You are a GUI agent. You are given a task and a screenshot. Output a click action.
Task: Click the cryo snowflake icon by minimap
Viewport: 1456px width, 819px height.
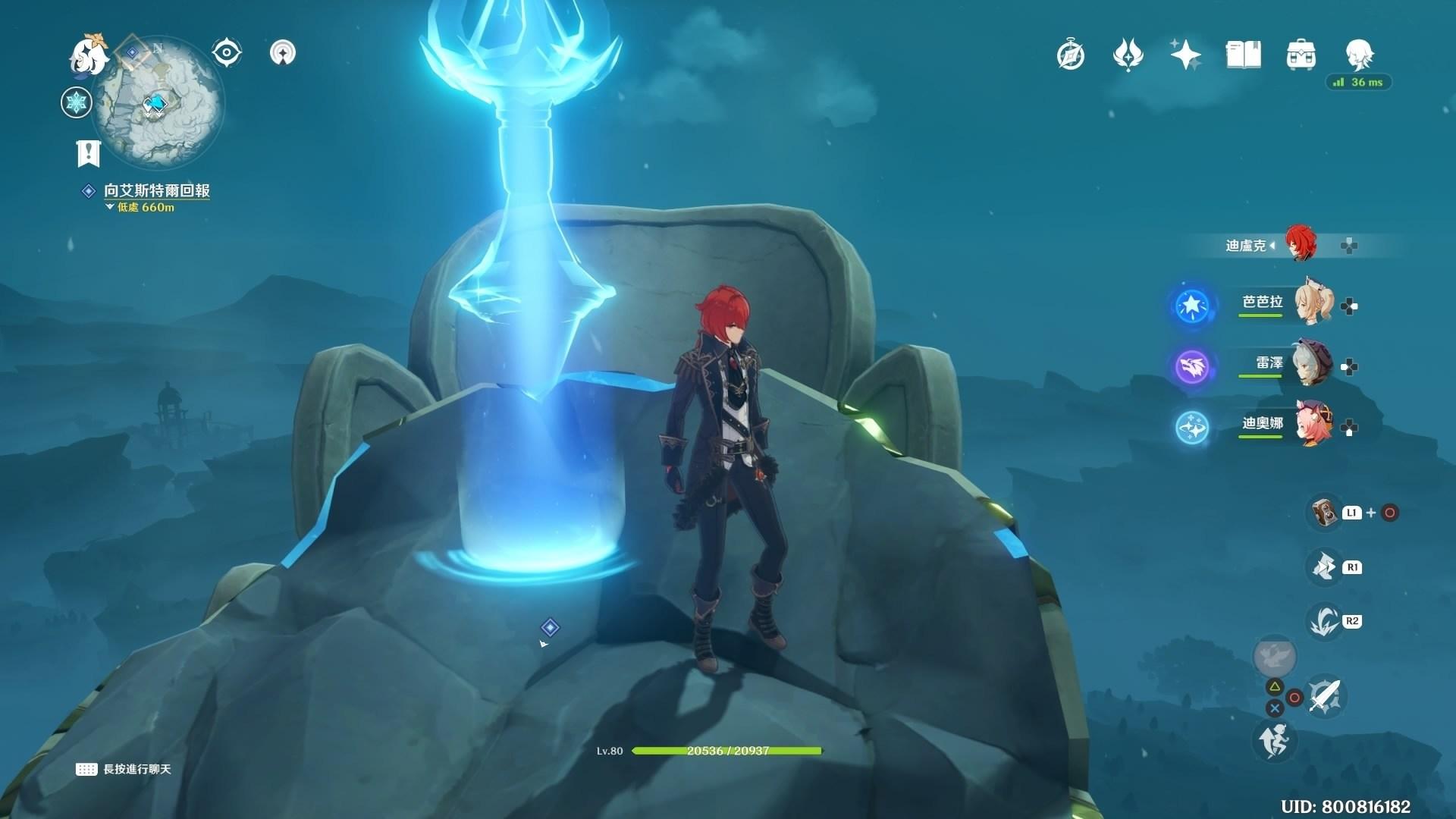[77, 102]
